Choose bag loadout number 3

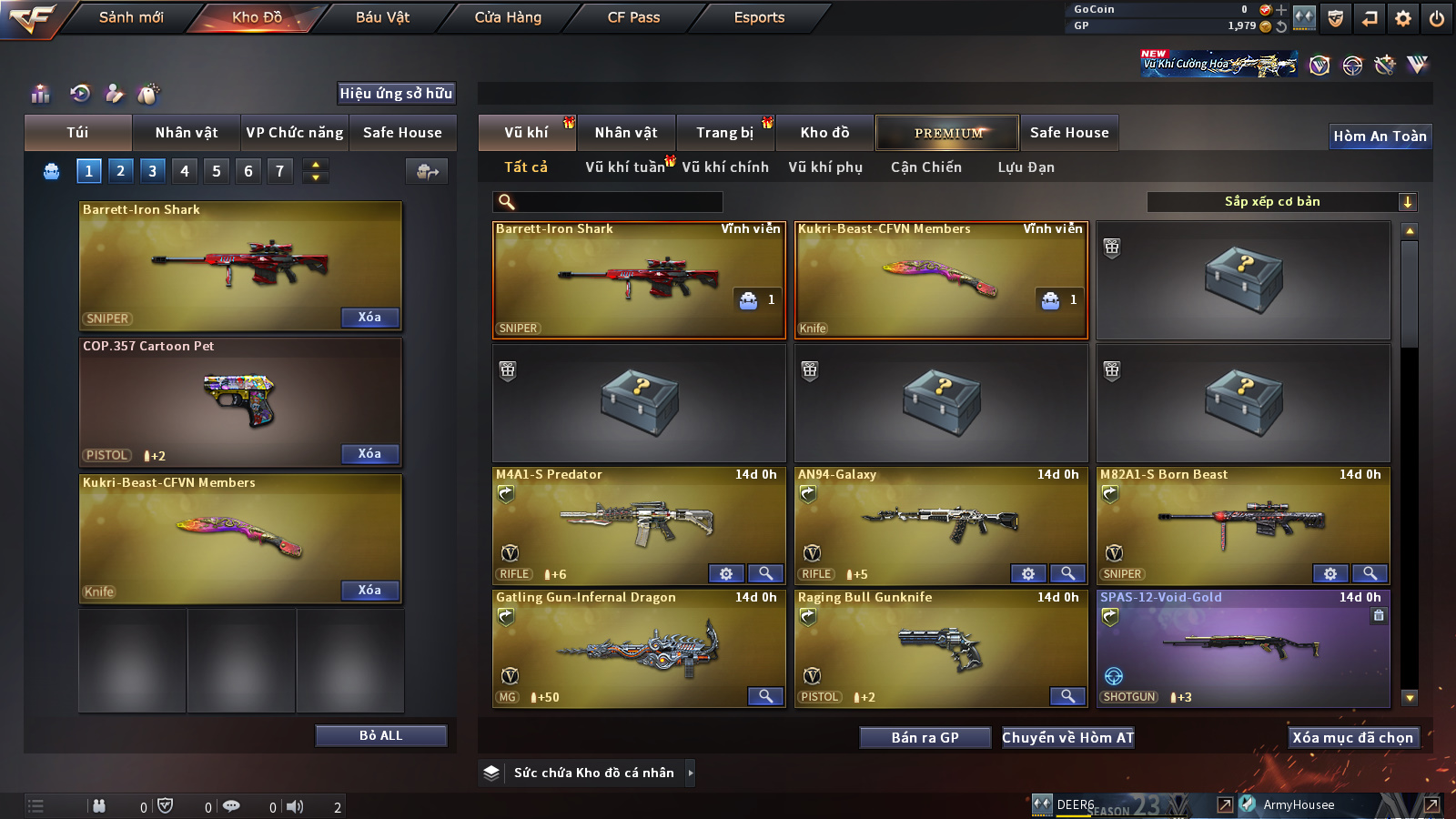152,171
